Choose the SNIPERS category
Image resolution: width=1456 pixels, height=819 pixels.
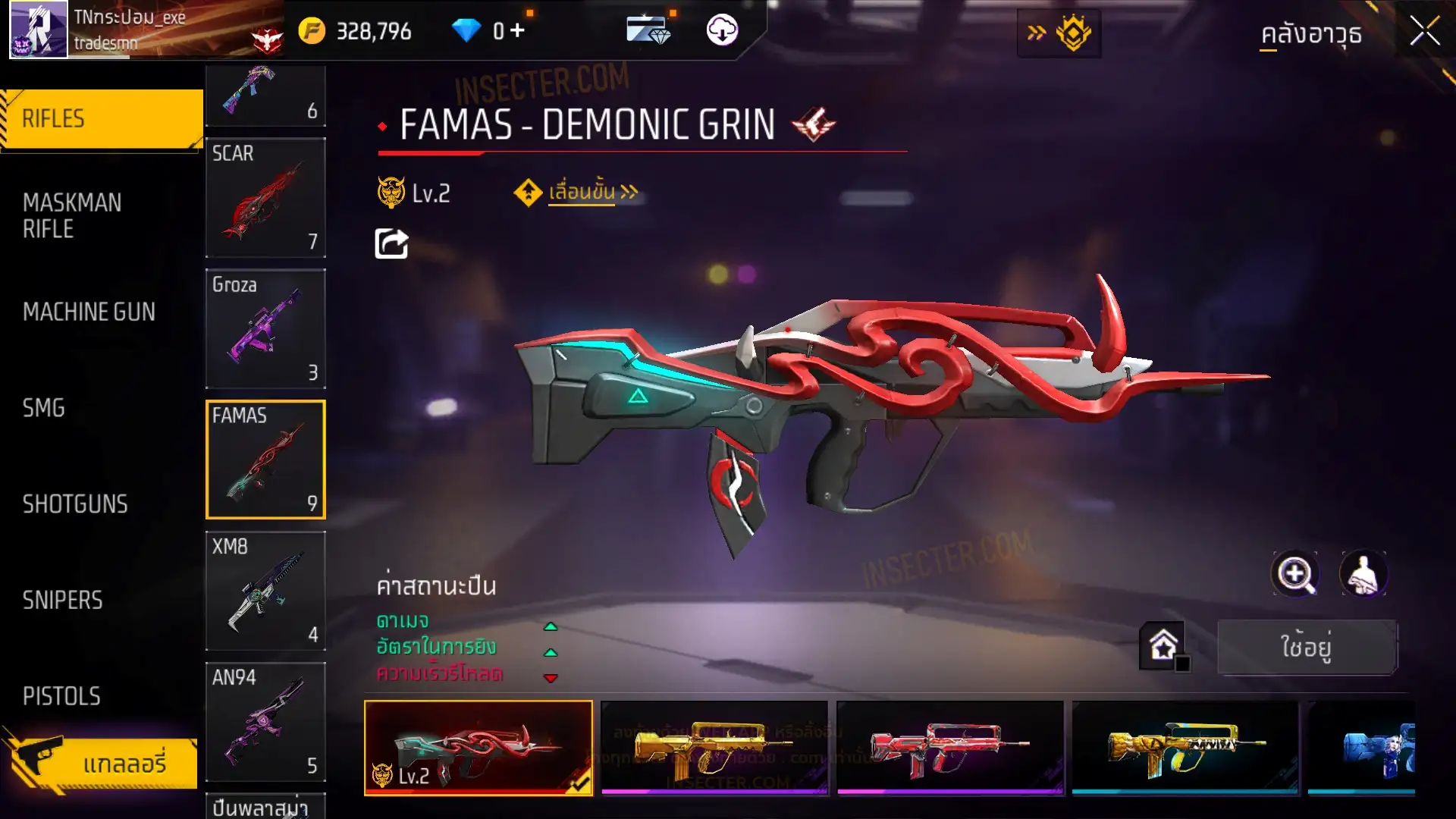pos(62,601)
